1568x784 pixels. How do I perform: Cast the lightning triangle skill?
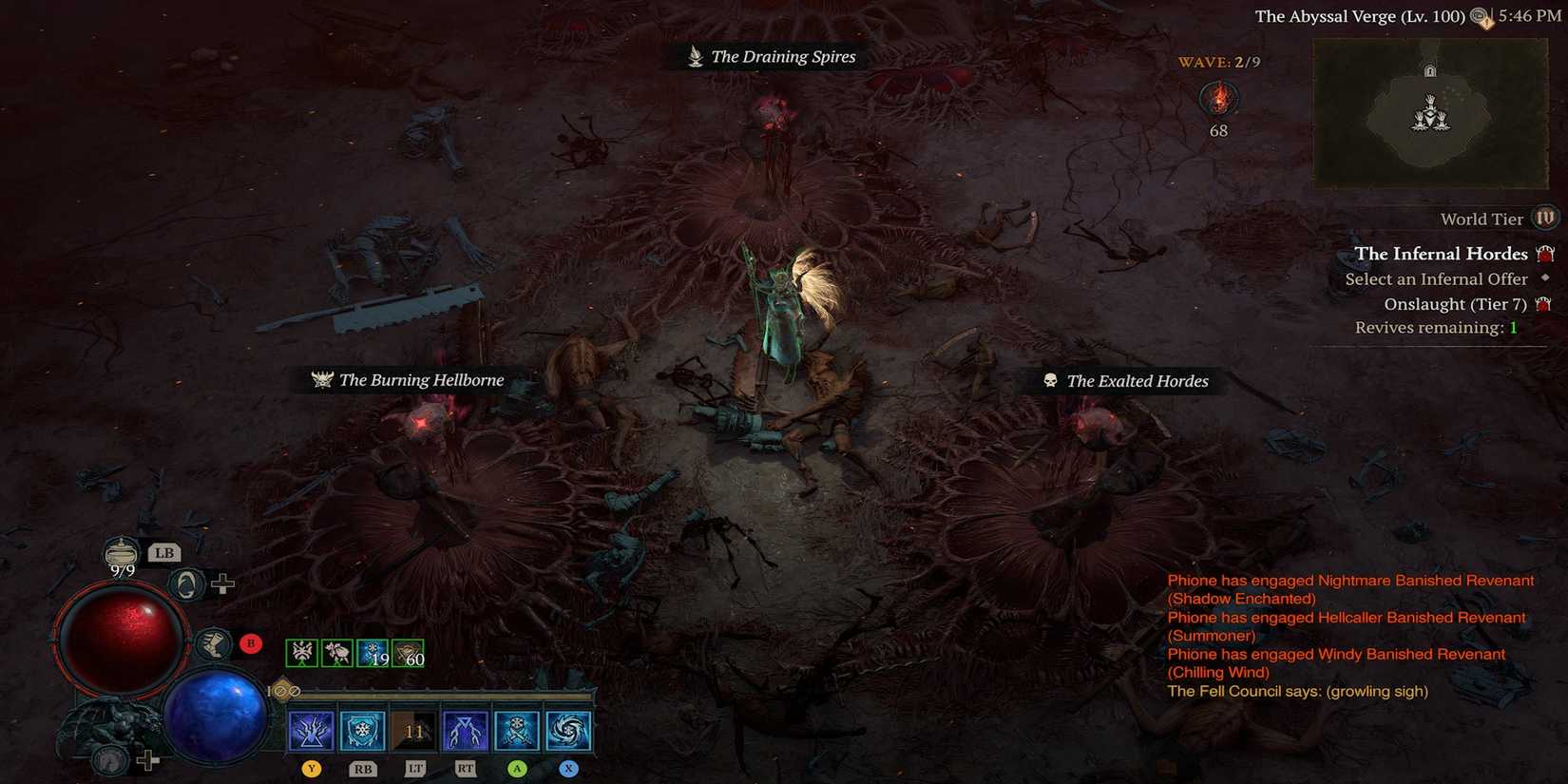(465, 731)
